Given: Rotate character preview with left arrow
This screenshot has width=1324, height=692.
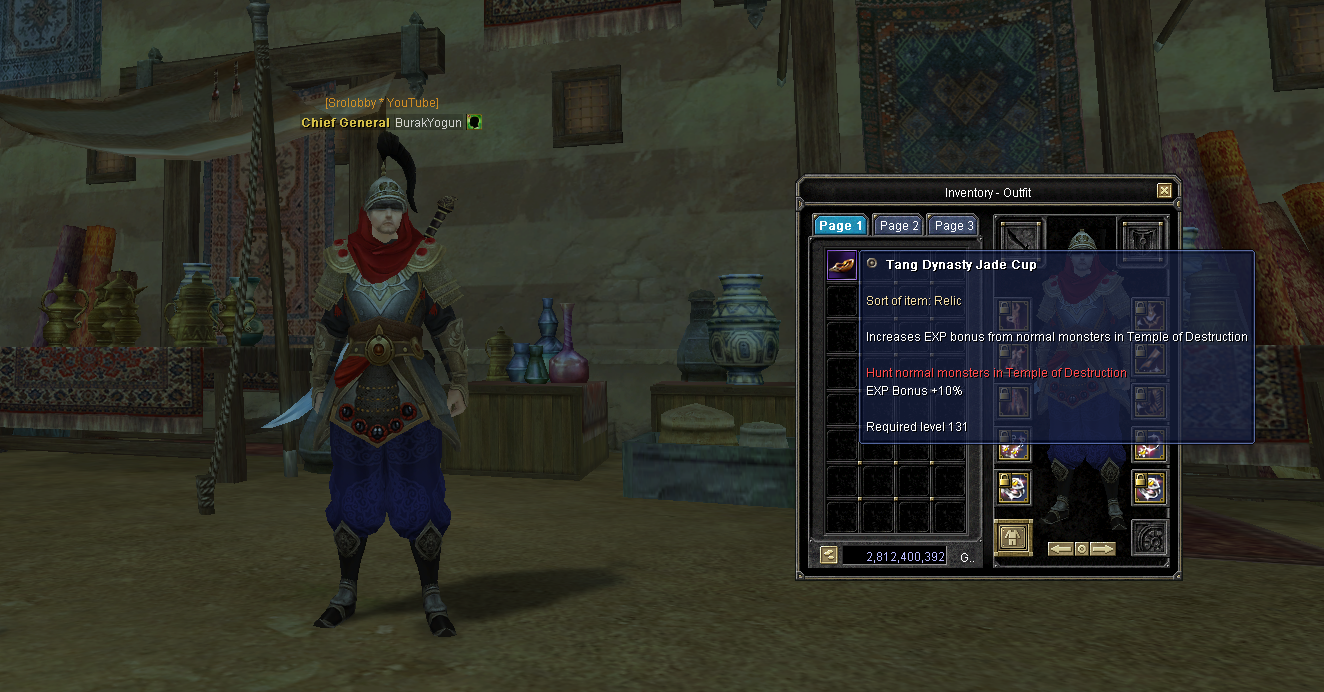Looking at the screenshot, I should coord(1060,549).
